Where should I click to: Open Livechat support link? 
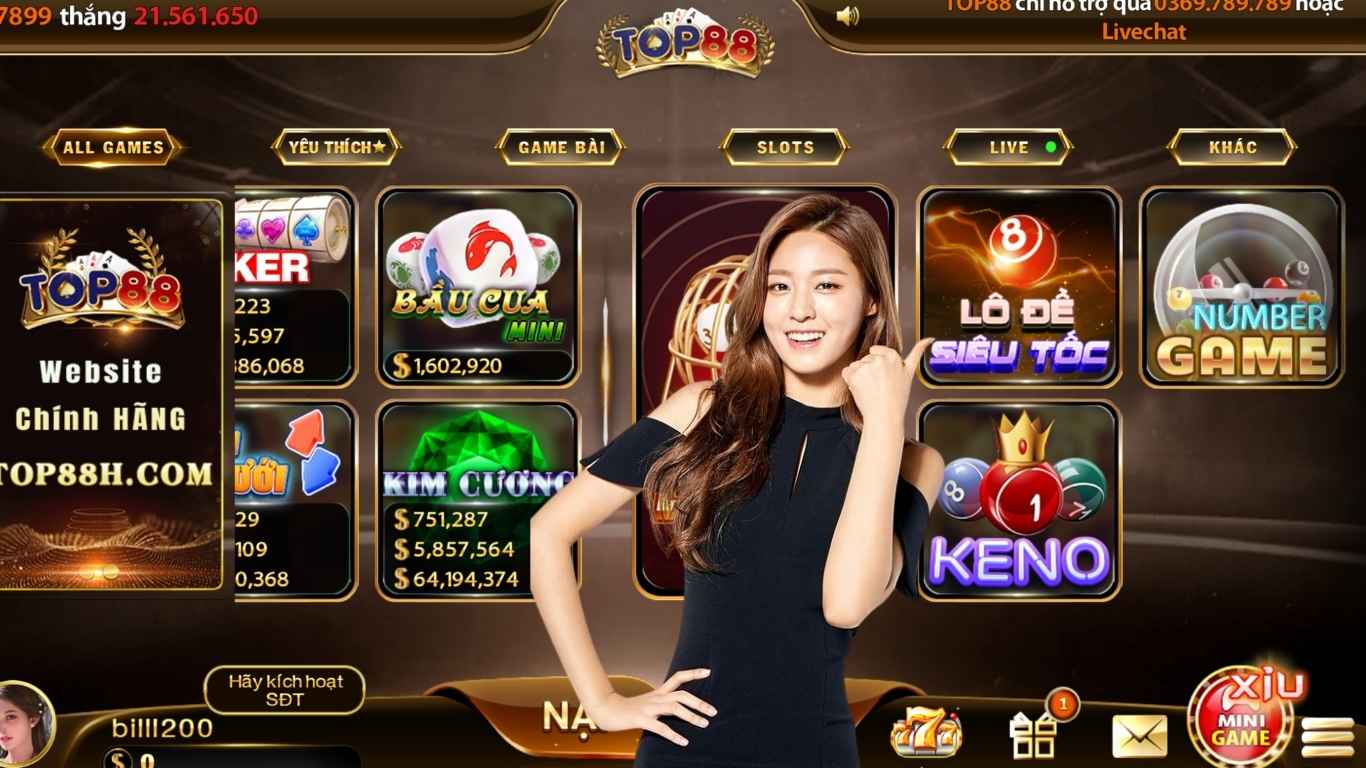pyautogui.click(x=1143, y=32)
